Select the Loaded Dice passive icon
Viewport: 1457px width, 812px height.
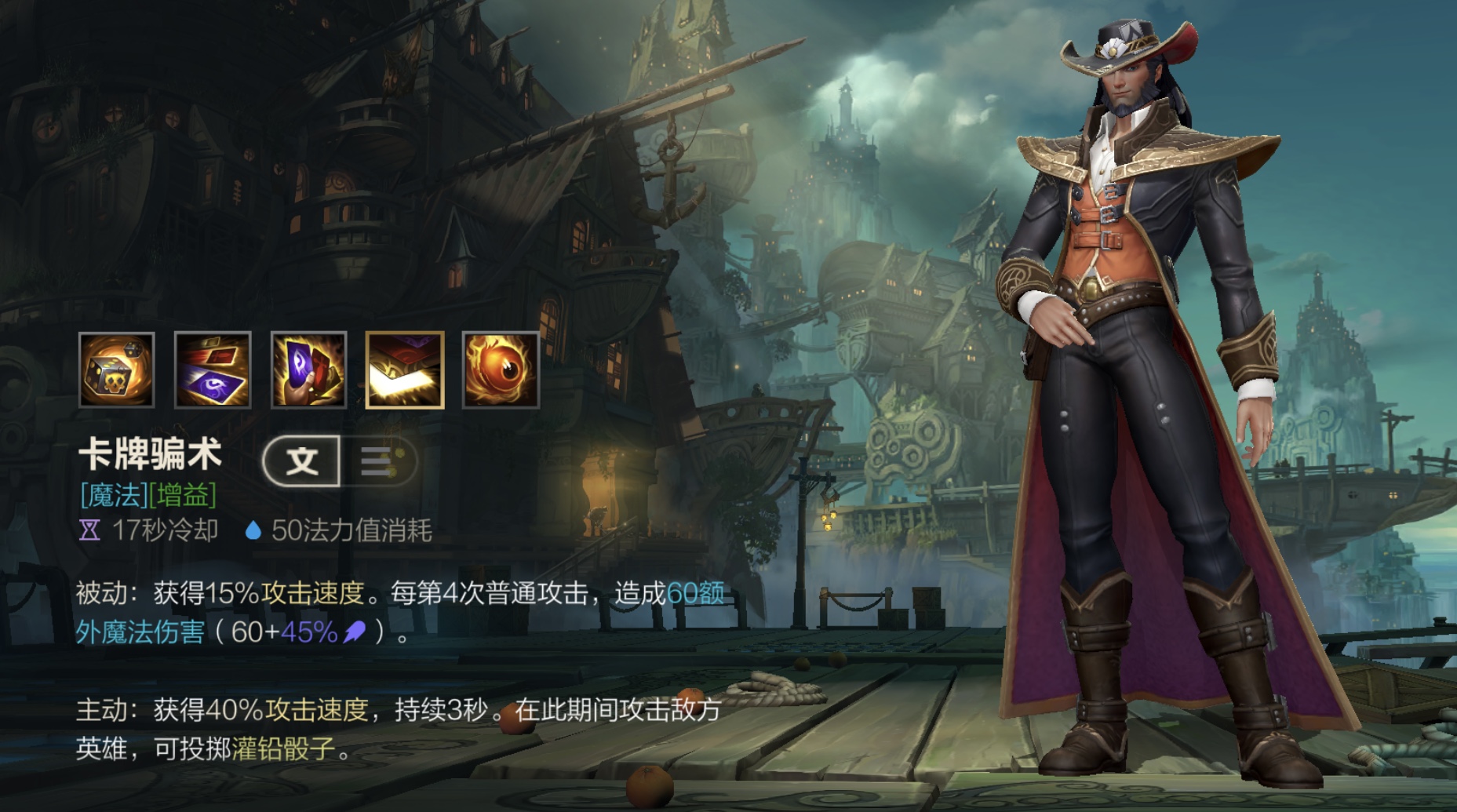click(117, 370)
